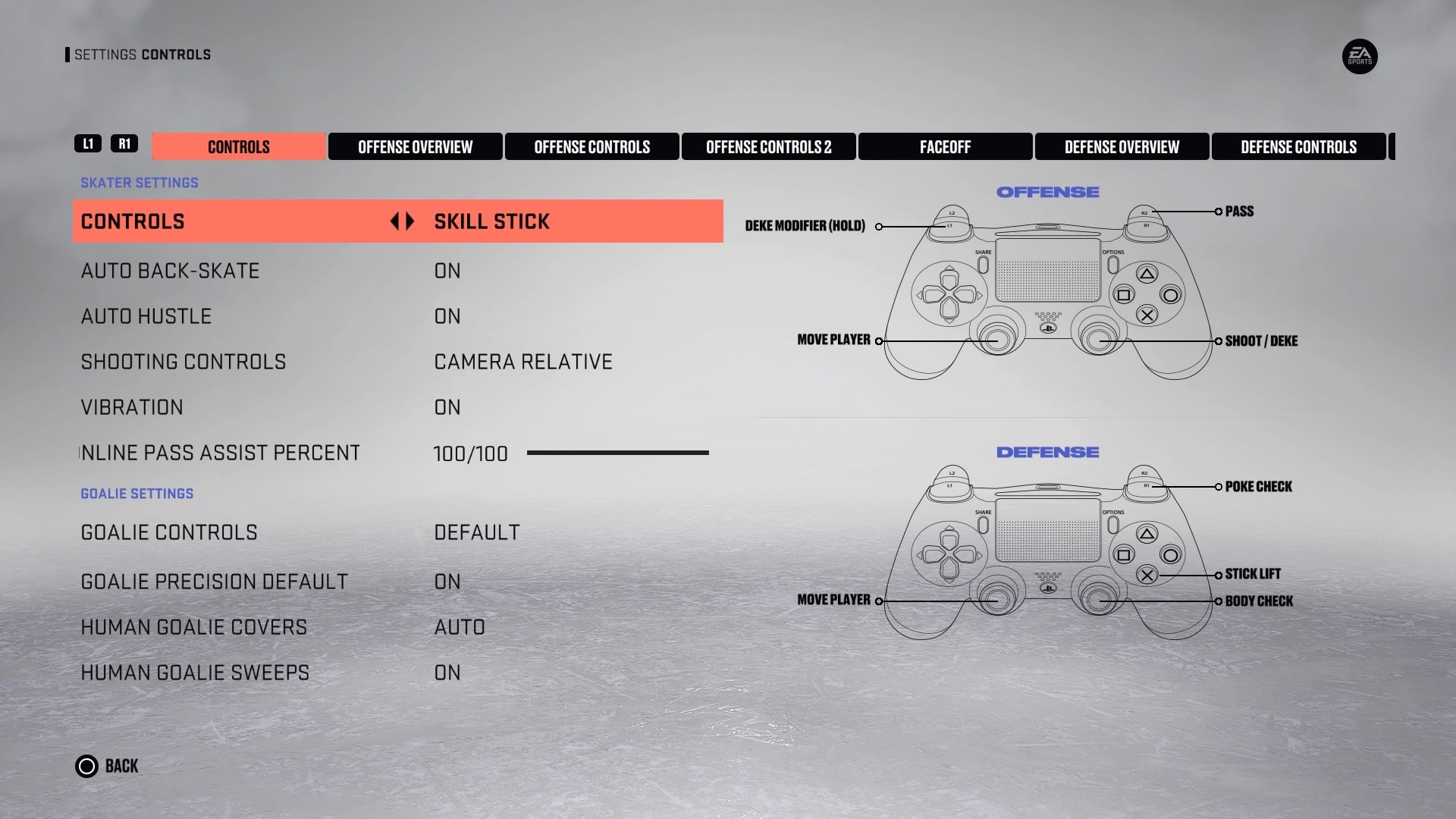Viewport: 1456px width, 819px height.
Task: Click the L1 shoulder button icon
Action: click(89, 143)
